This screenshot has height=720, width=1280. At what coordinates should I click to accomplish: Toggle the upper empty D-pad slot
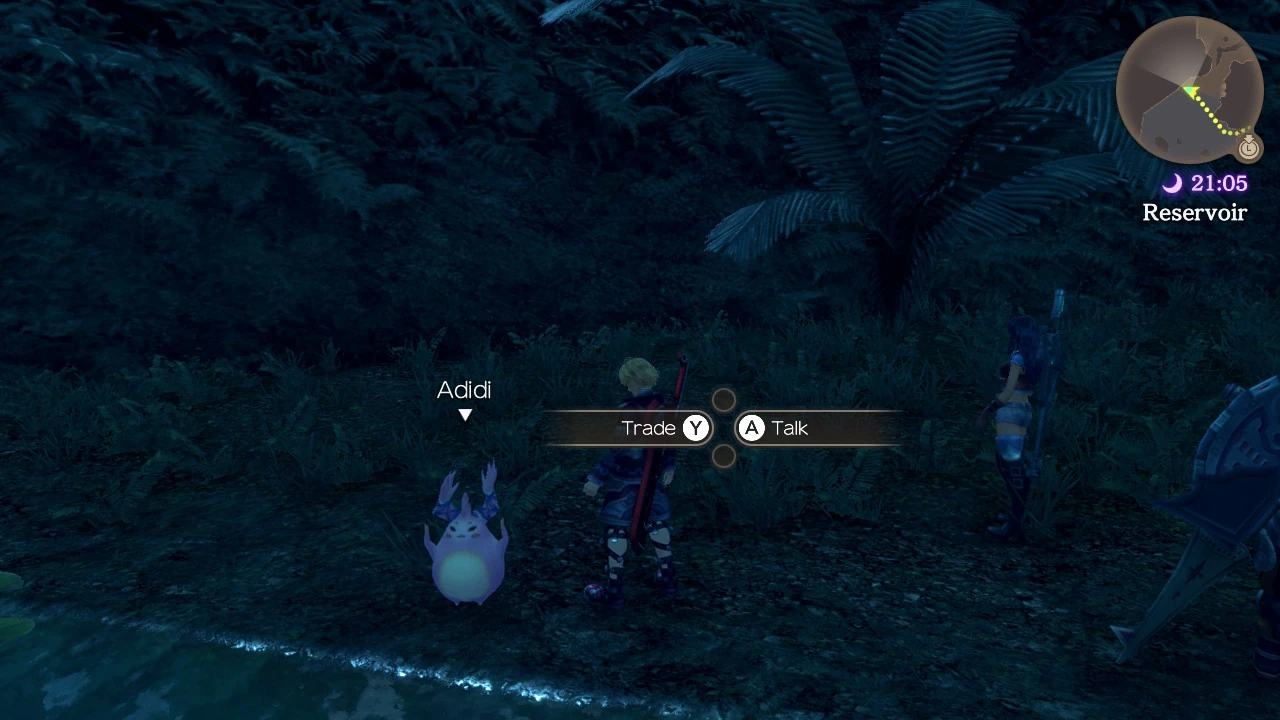[x=723, y=399]
